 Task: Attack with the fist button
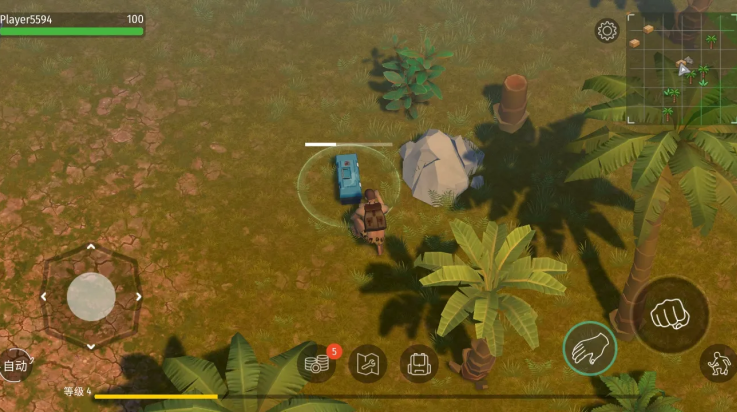671,315
